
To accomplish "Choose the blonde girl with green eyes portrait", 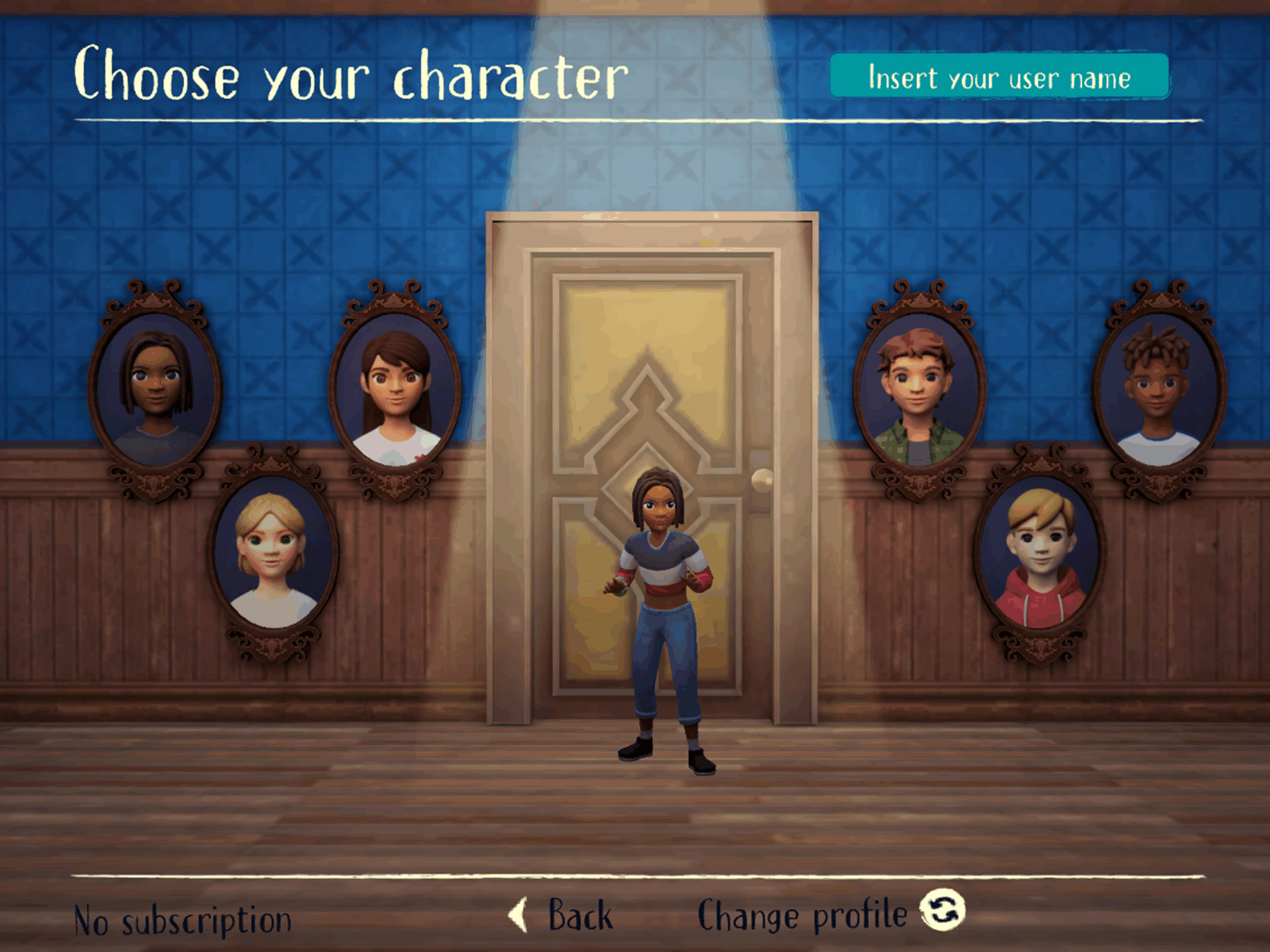I will pos(273,551).
